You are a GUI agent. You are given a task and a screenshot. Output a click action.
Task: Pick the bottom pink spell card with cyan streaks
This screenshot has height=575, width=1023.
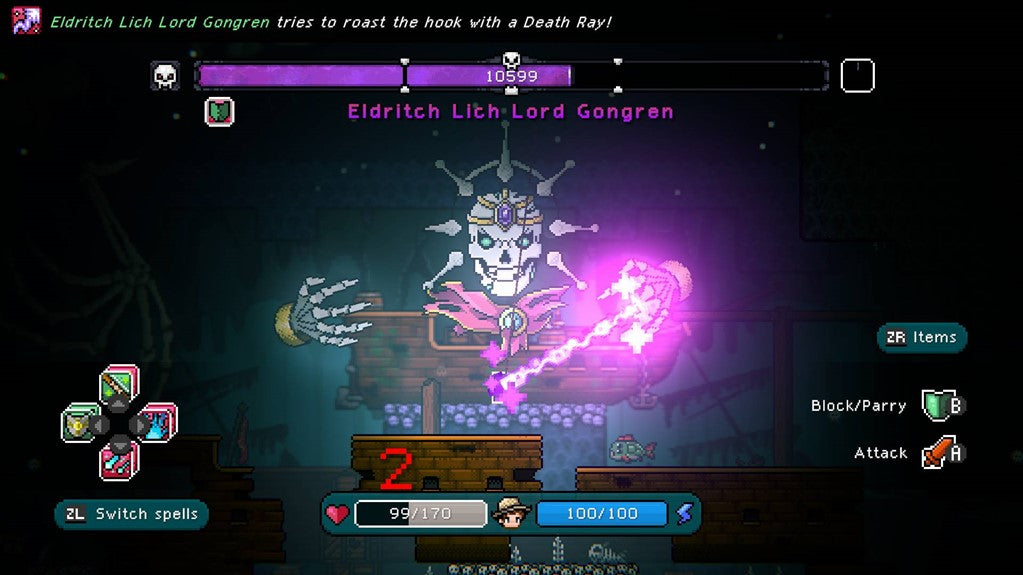[x=119, y=461]
